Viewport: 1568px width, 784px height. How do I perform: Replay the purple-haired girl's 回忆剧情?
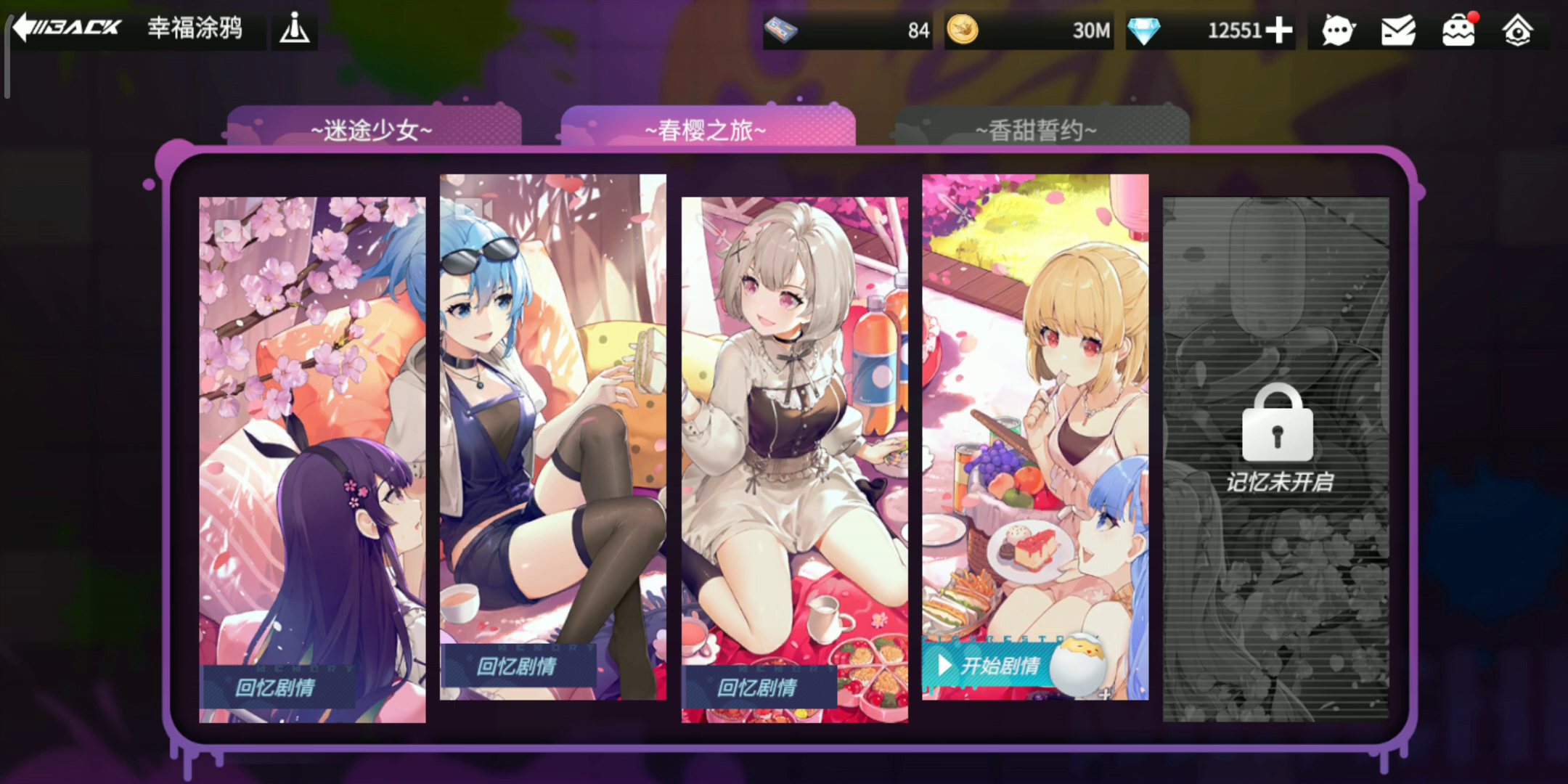[x=276, y=686]
